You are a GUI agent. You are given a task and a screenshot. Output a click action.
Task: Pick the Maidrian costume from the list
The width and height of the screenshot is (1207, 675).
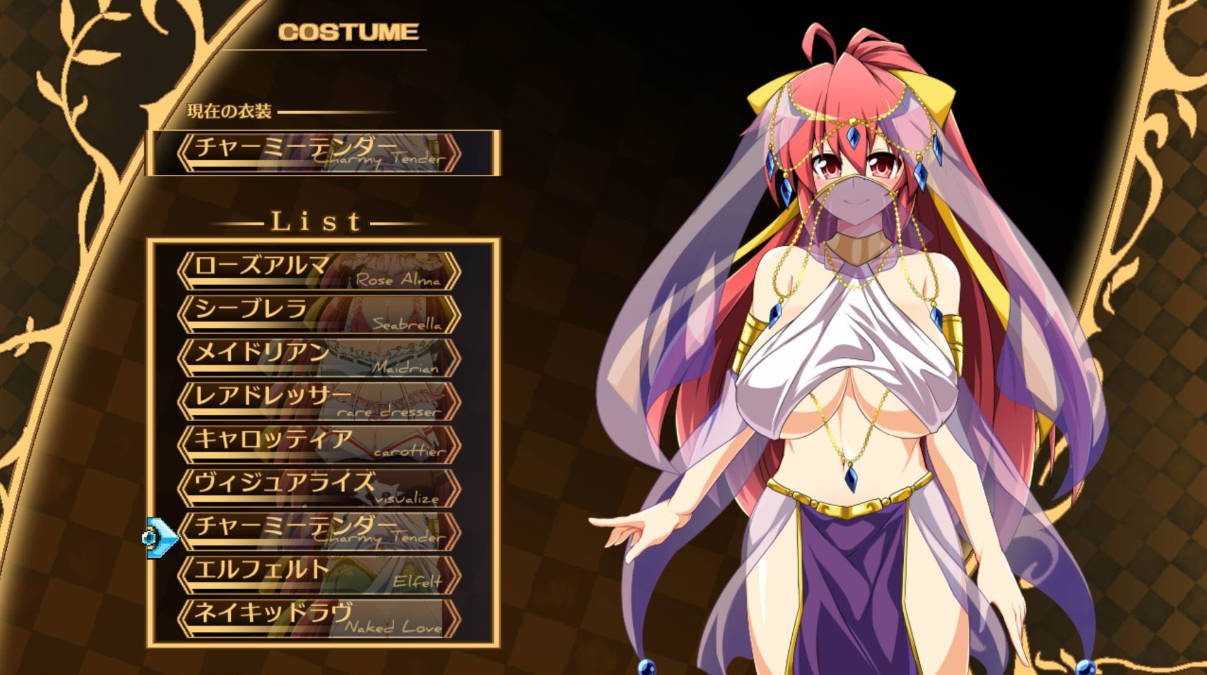click(319, 357)
